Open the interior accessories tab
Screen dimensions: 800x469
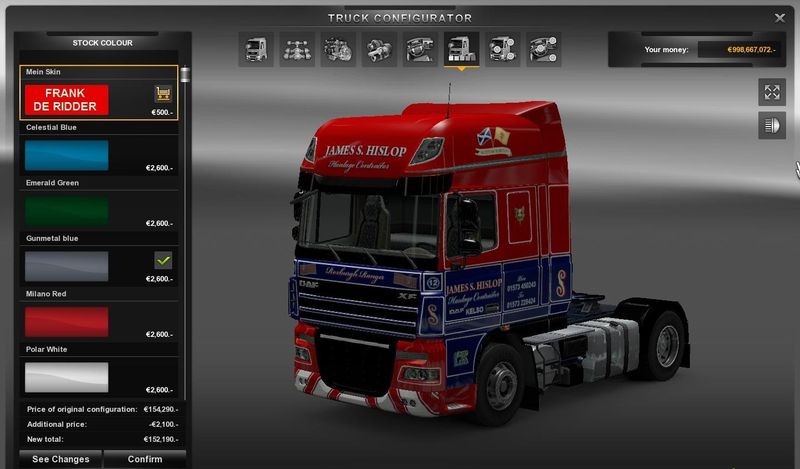pos(543,49)
